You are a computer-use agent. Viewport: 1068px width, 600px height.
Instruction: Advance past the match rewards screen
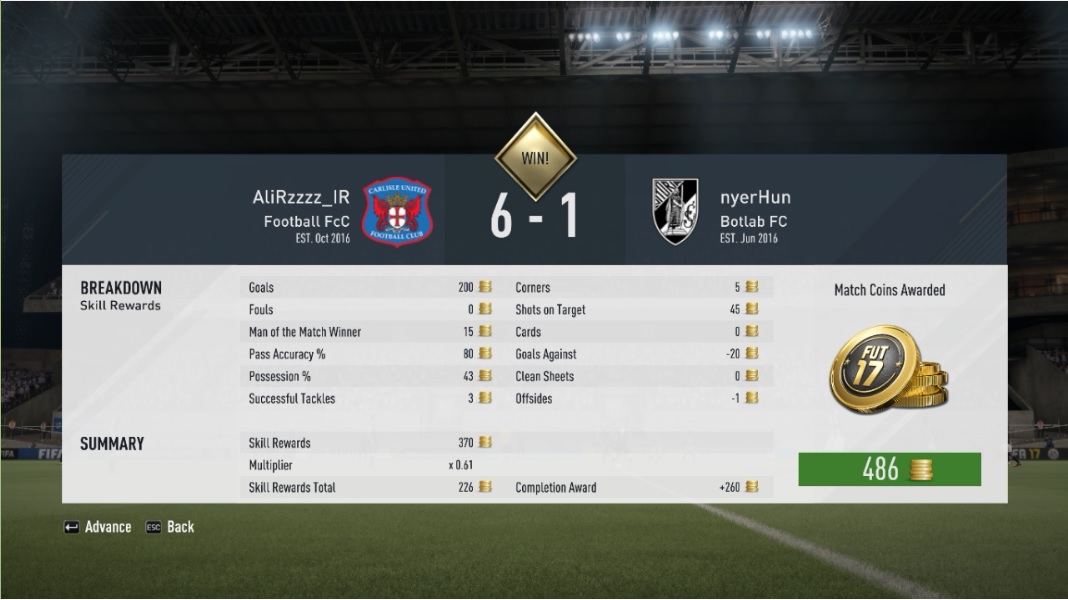[x=98, y=527]
